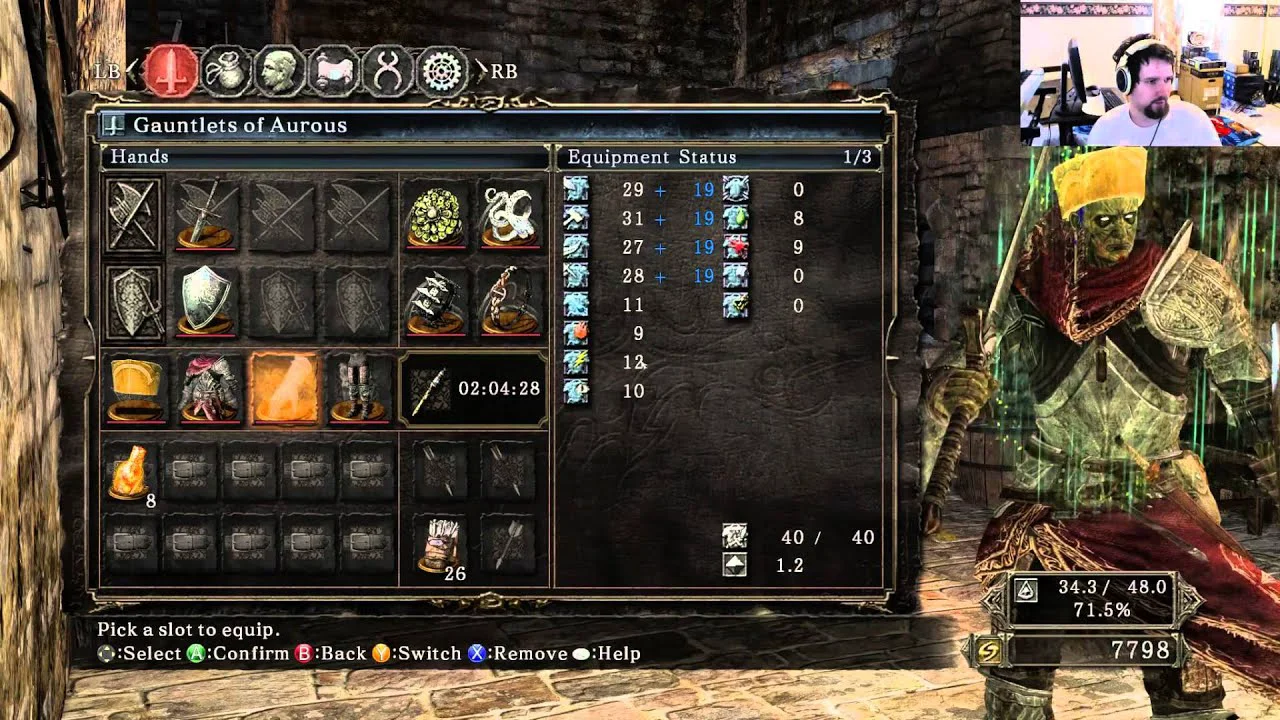Choose the green clustered ring slot
The height and width of the screenshot is (720, 1280).
point(435,214)
